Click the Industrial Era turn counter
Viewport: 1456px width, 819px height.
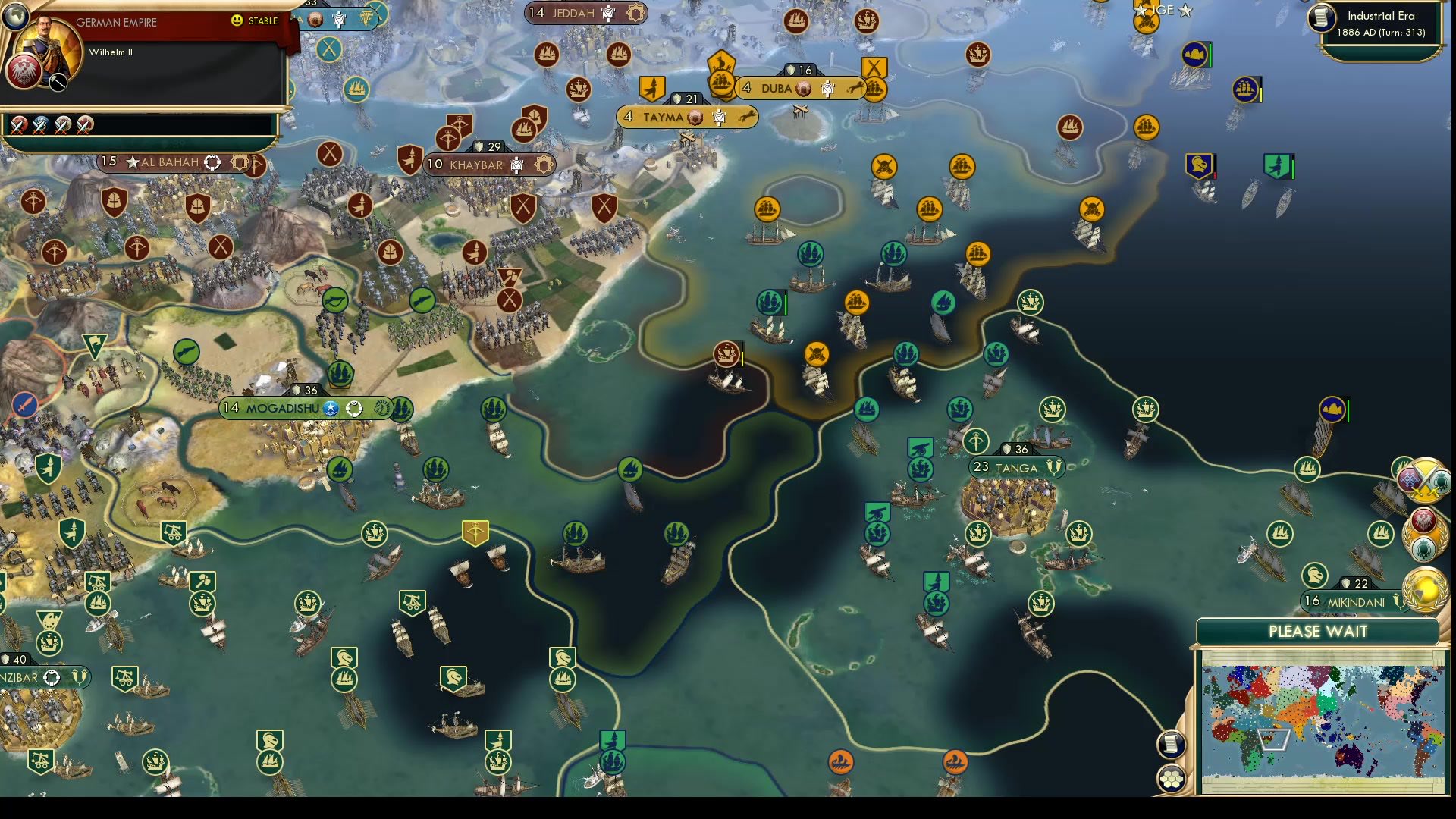click(x=1382, y=32)
